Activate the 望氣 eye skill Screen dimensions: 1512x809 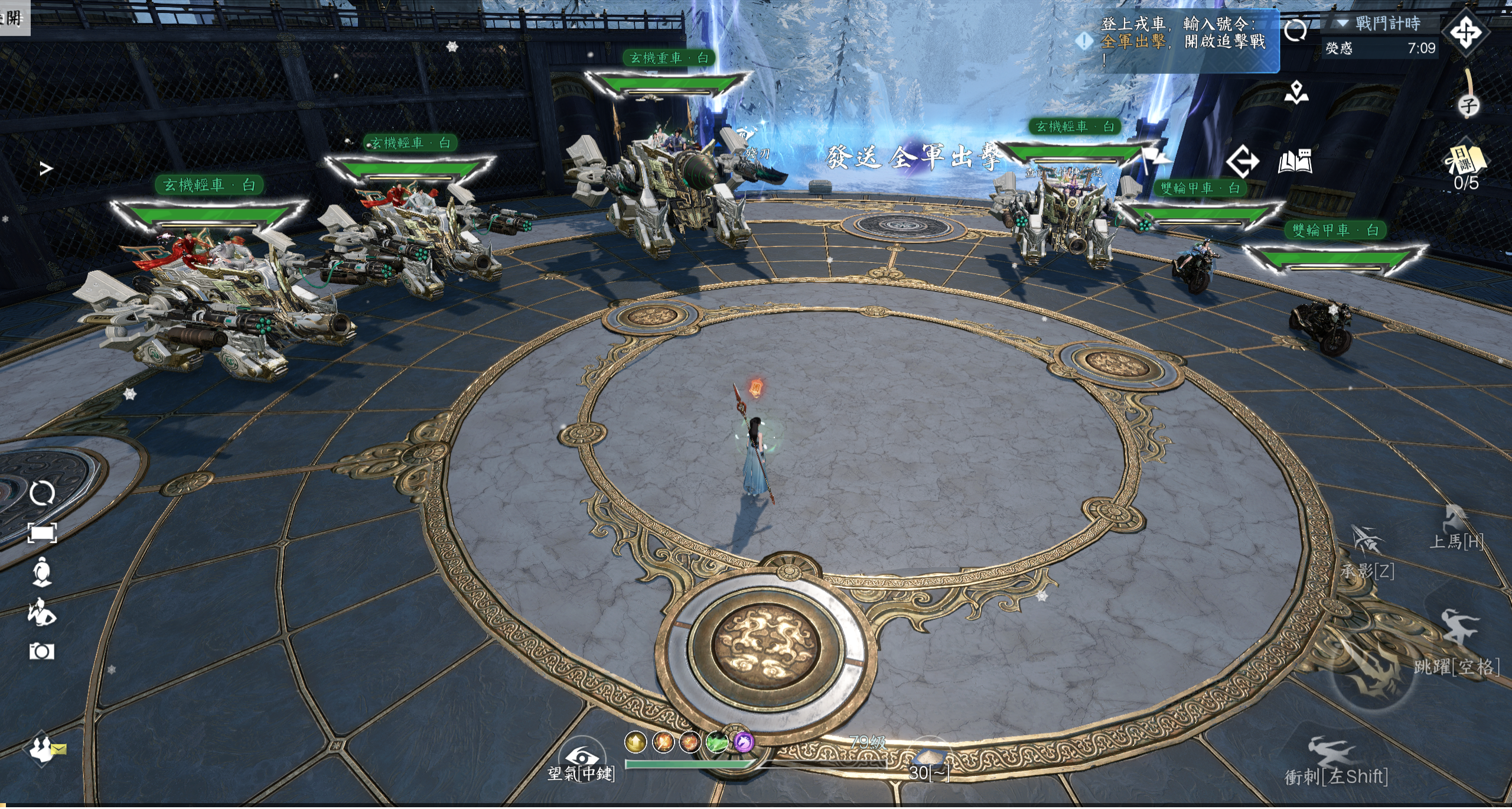click(582, 758)
